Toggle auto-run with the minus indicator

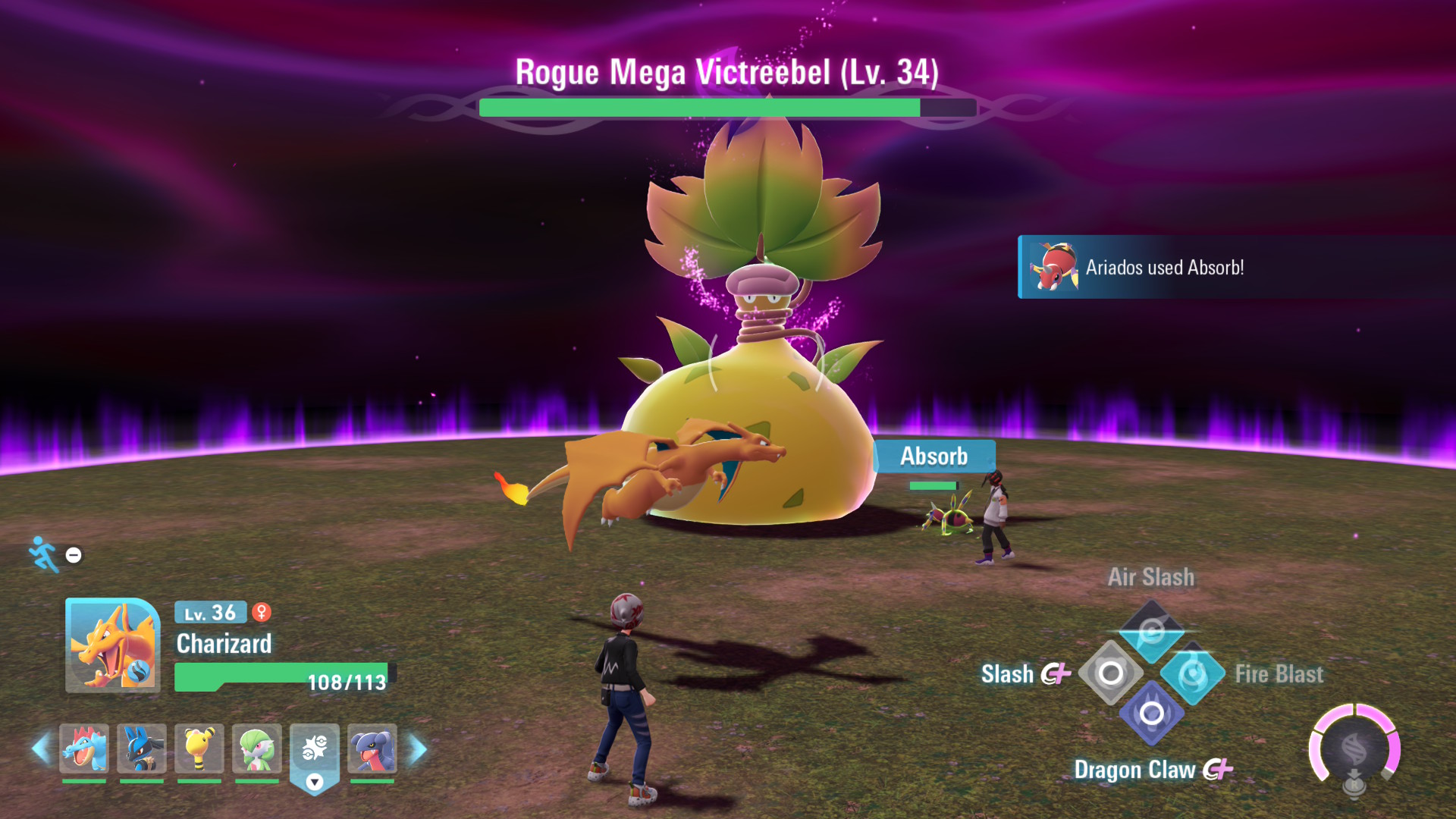pyautogui.click(x=73, y=554)
